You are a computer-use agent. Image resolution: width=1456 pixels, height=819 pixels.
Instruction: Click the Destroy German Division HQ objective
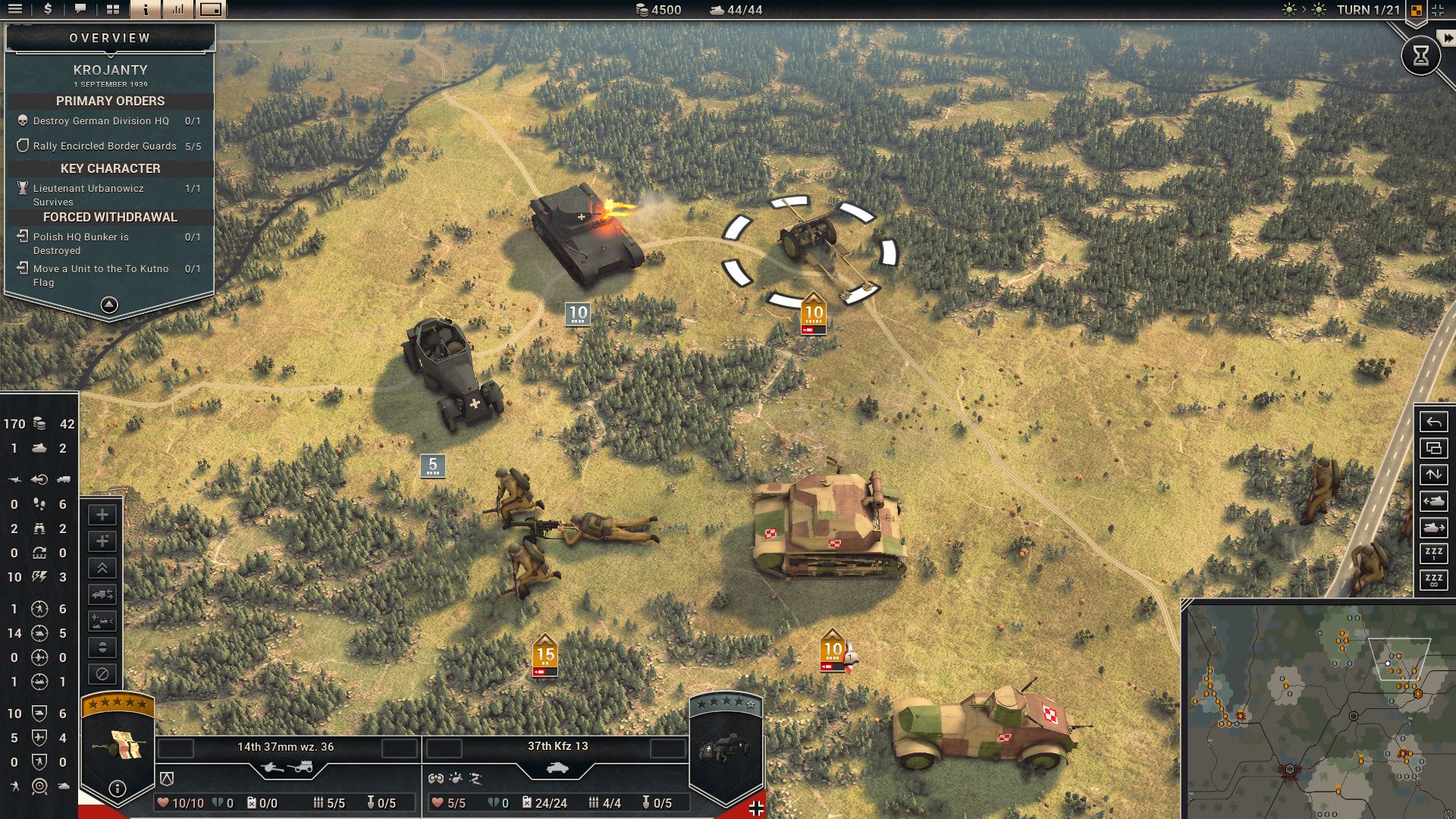tap(101, 120)
